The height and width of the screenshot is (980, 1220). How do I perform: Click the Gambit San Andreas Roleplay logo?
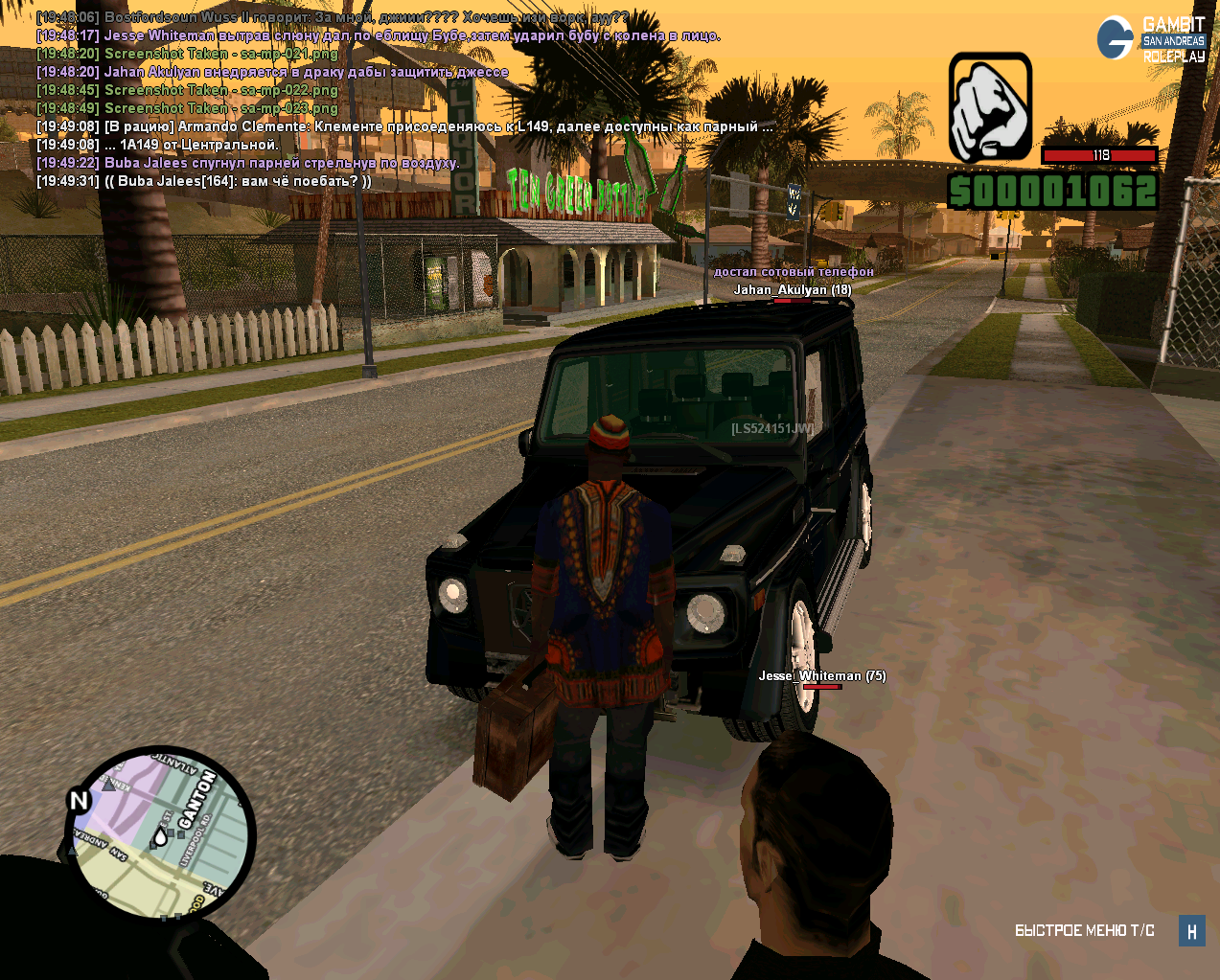(x=1151, y=39)
